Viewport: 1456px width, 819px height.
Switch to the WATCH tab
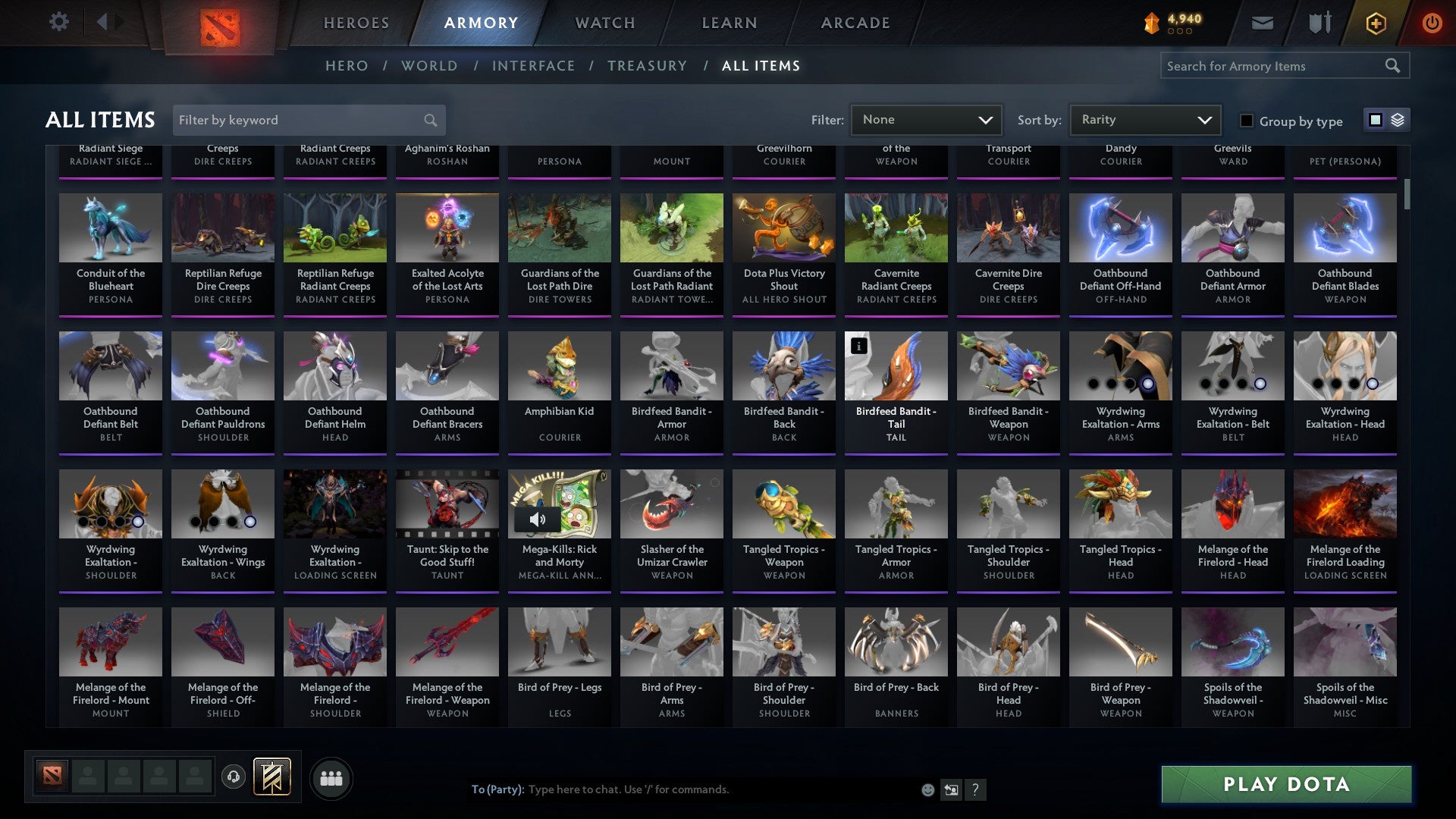coord(604,23)
